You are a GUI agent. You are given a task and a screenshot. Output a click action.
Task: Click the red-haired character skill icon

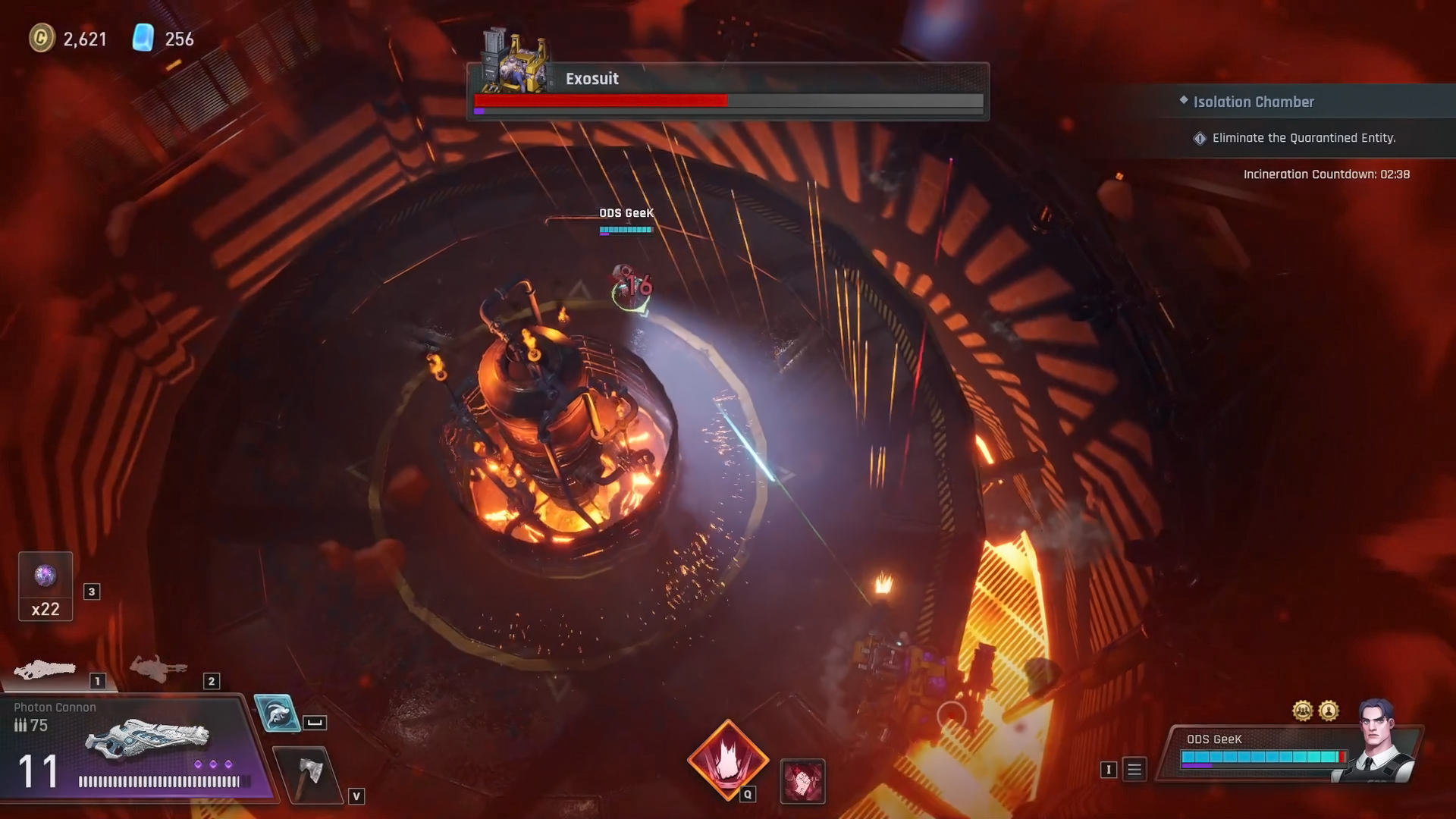click(x=802, y=781)
